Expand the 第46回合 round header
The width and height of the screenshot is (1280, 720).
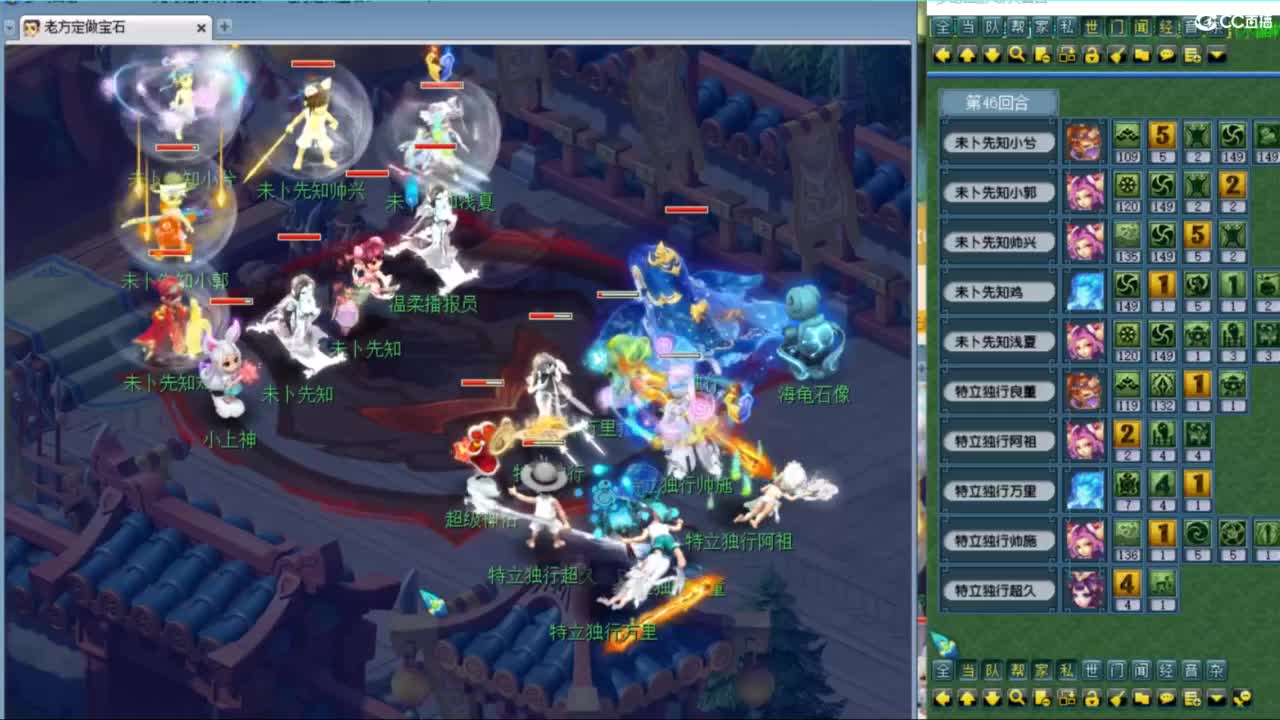(x=997, y=101)
